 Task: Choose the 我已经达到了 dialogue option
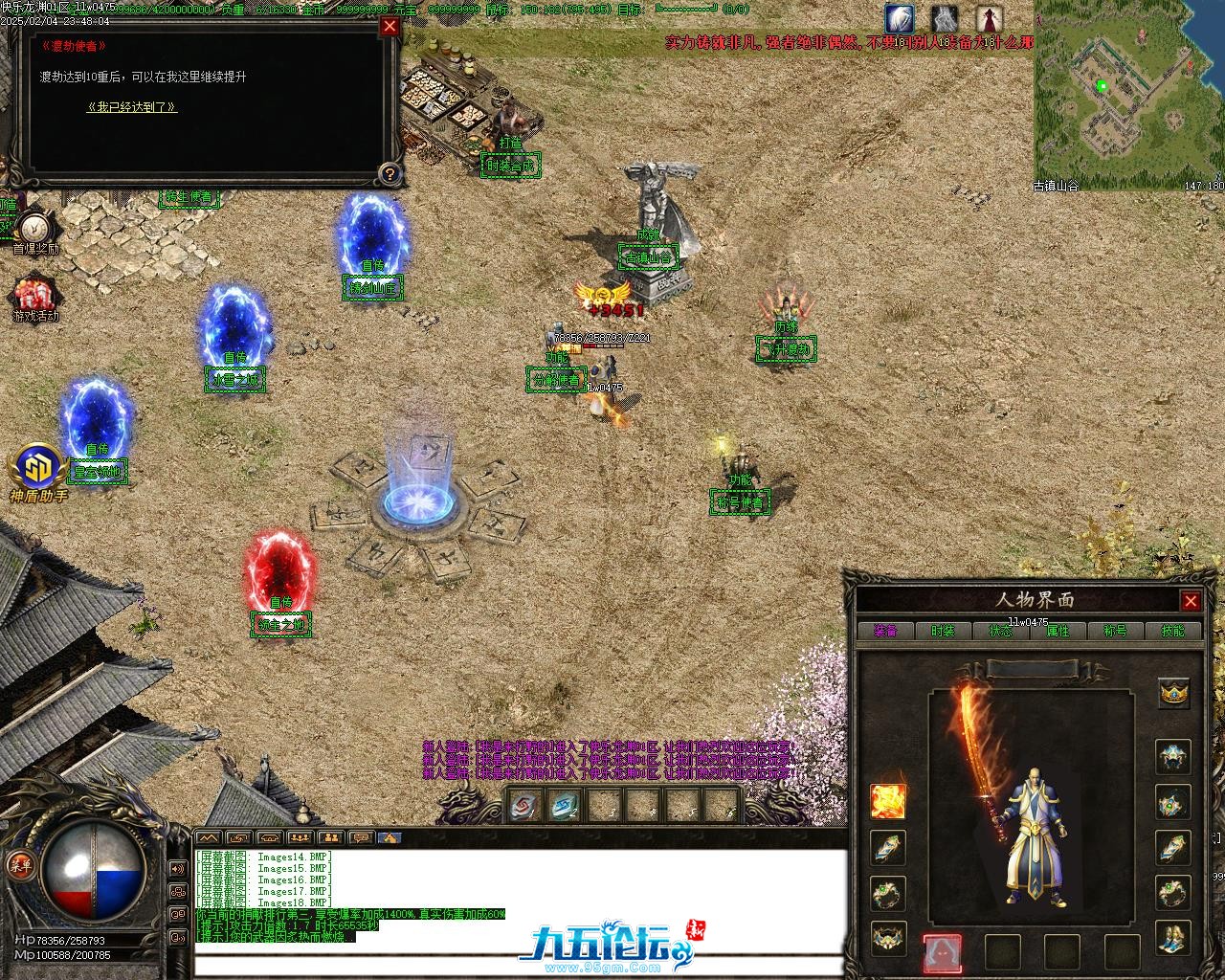tap(132, 107)
